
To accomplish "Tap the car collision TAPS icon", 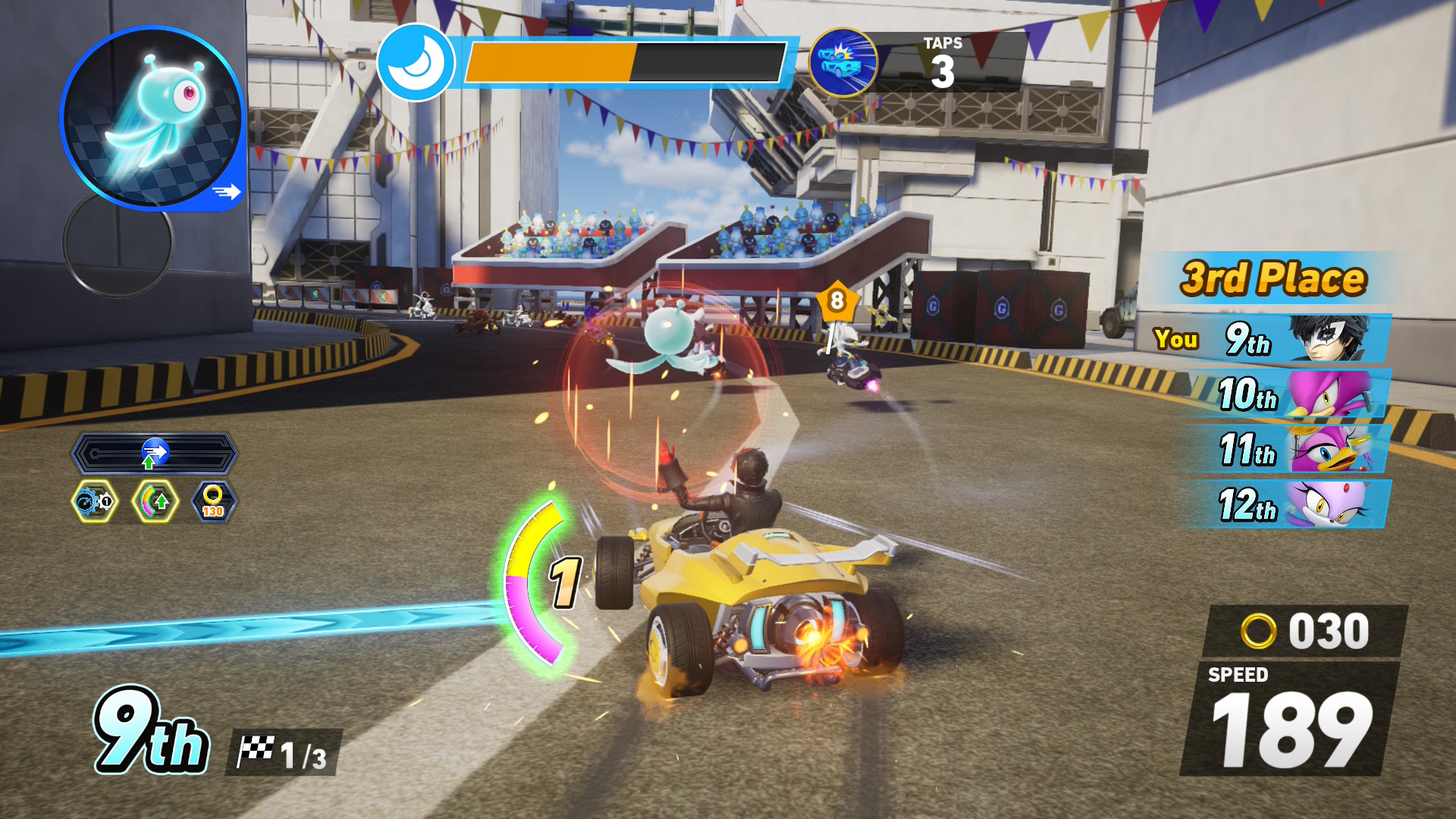I will (843, 62).
